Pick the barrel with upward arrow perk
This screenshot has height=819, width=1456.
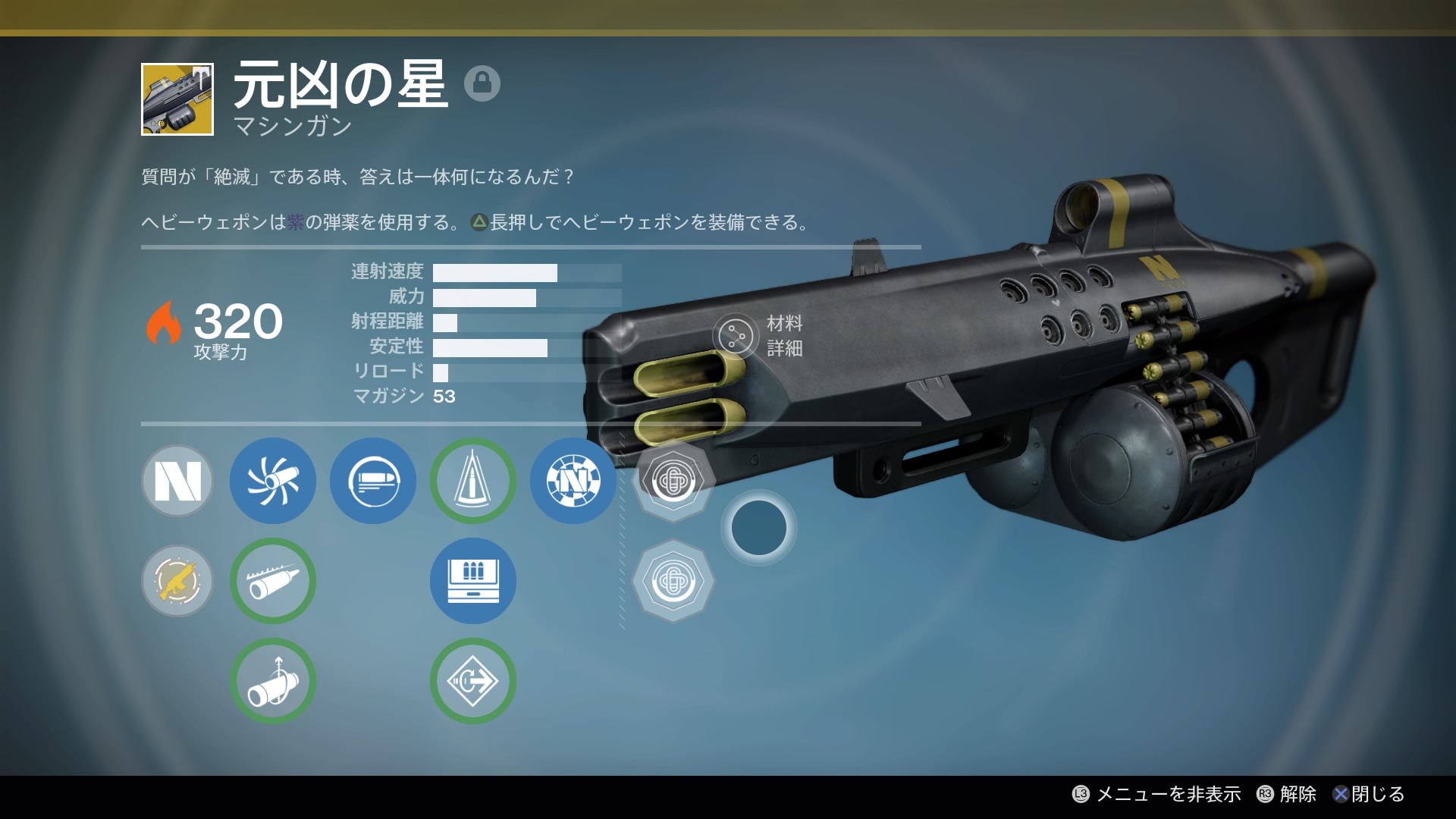pos(273,681)
